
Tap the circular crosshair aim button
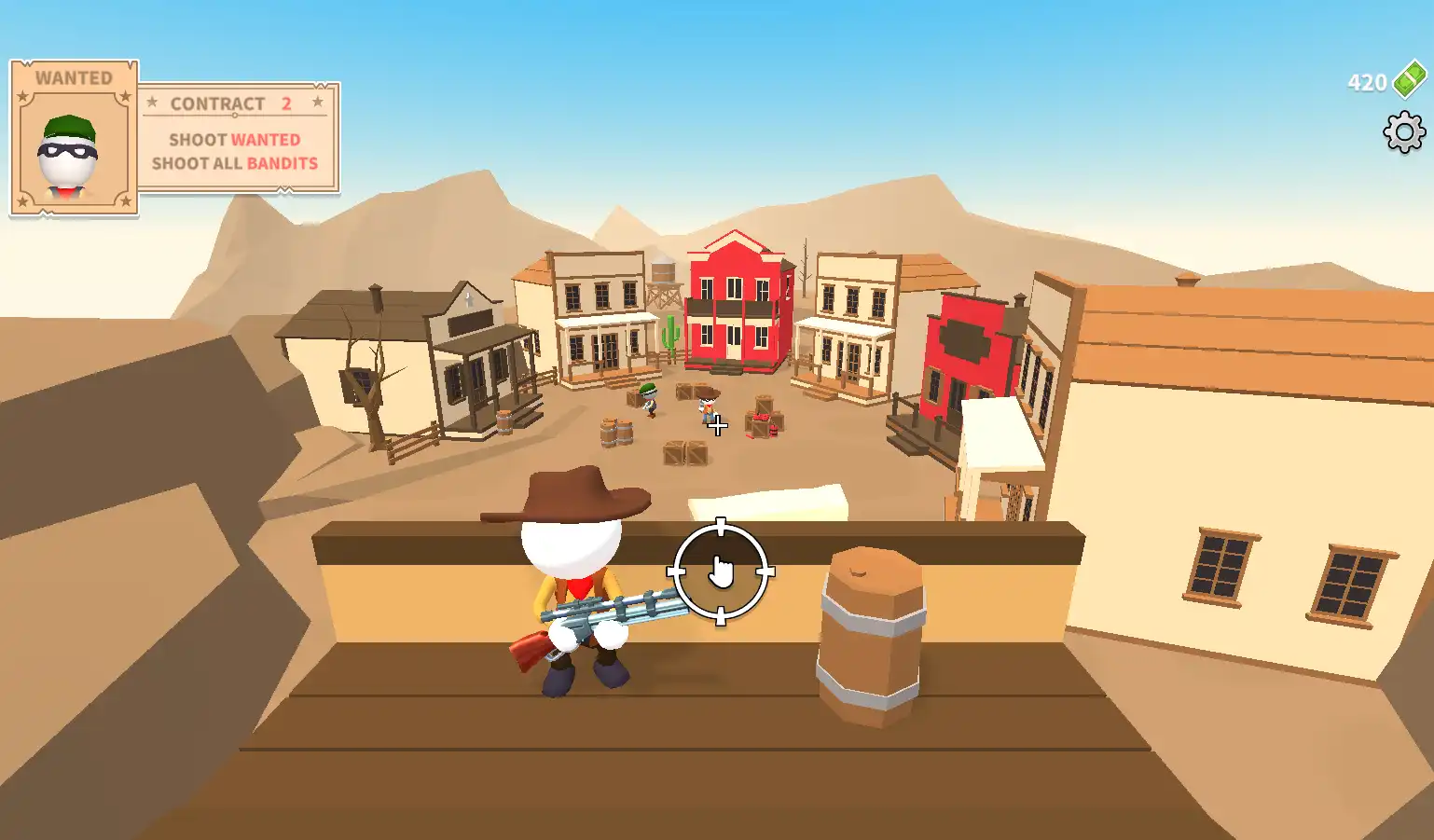(720, 571)
